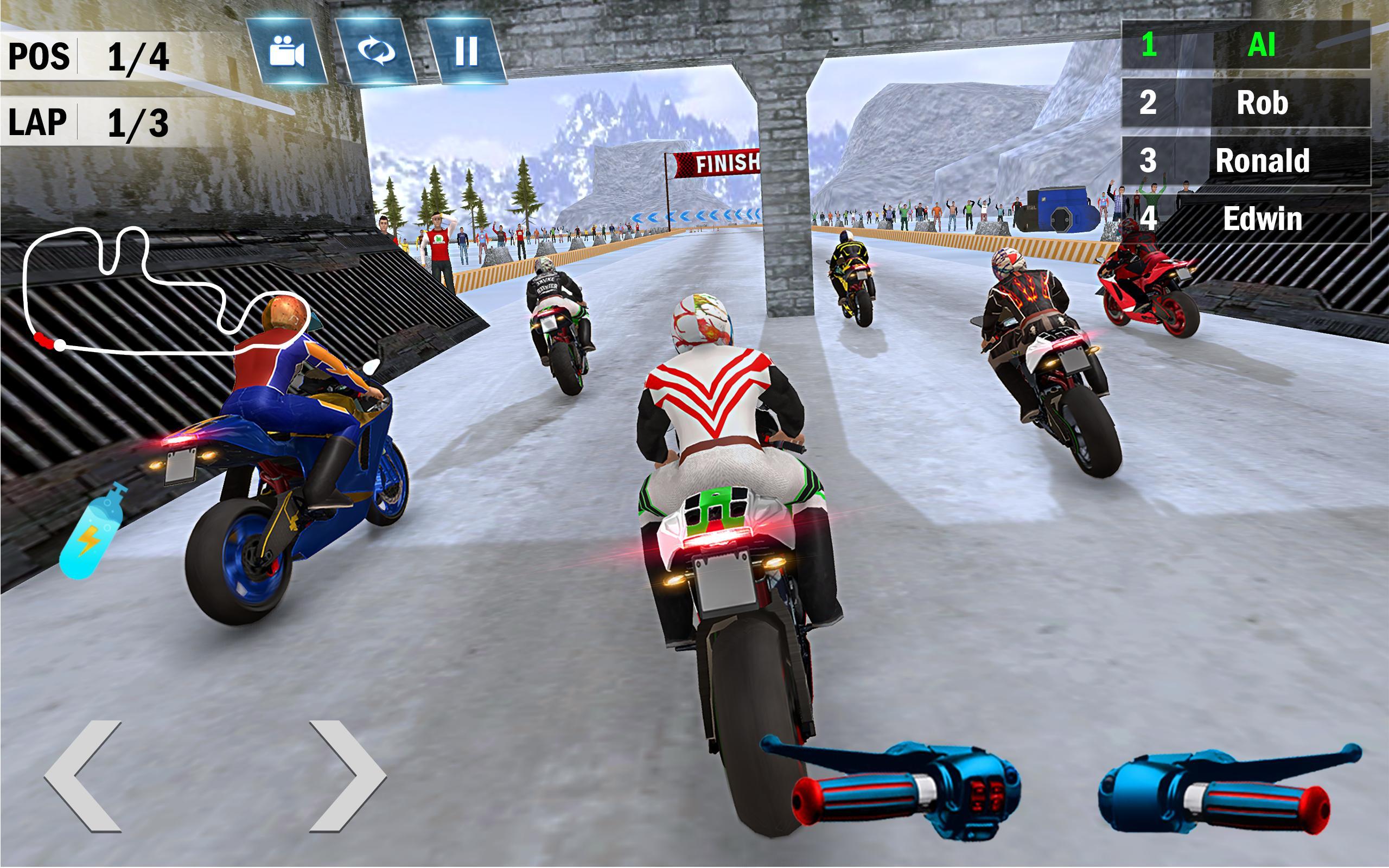The image size is (1389, 868).
Task: Select Ronald in the leaderboard
Action: [1246, 161]
